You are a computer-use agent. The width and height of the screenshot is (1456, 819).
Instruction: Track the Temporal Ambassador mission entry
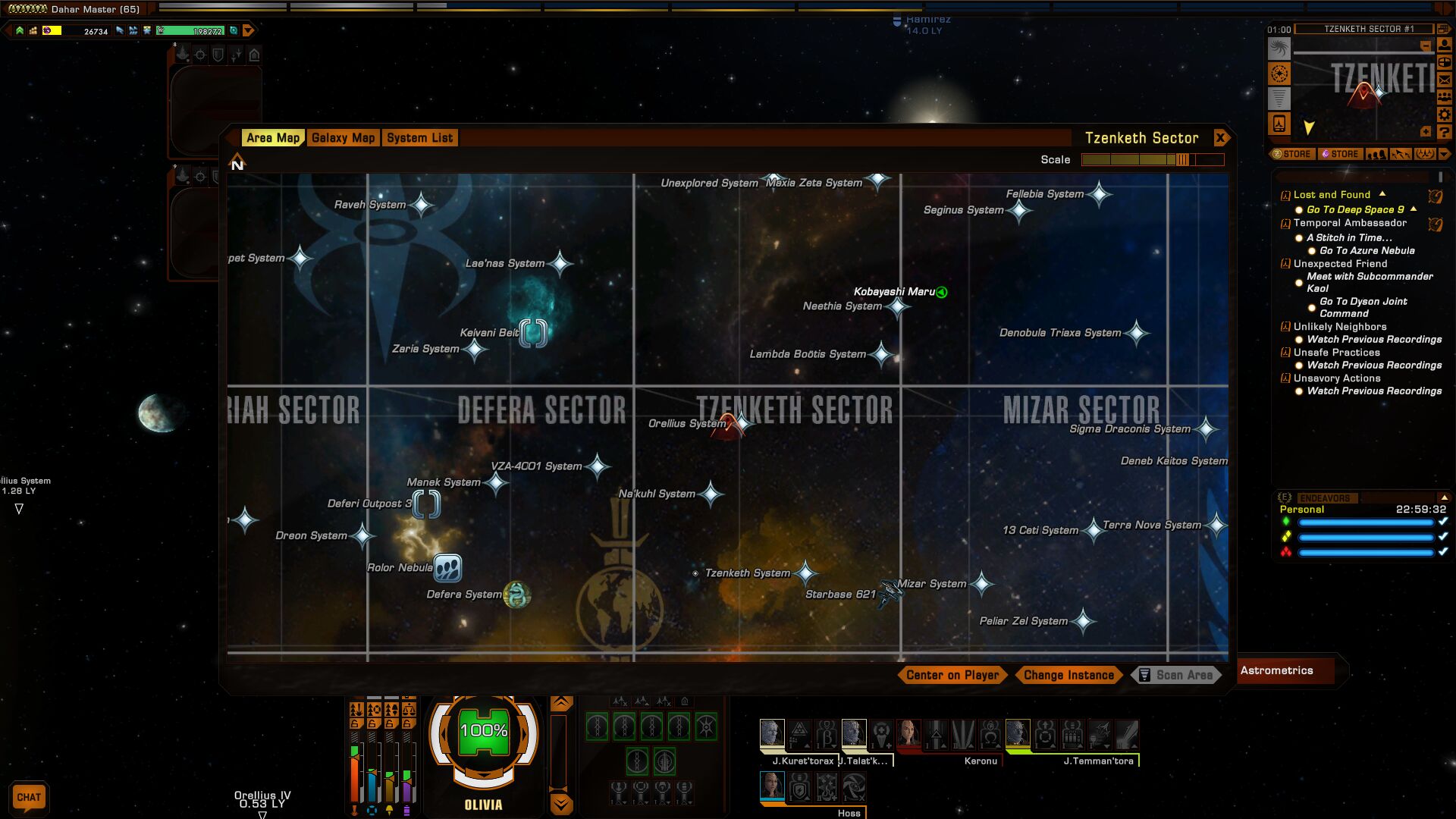(1350, 223)
